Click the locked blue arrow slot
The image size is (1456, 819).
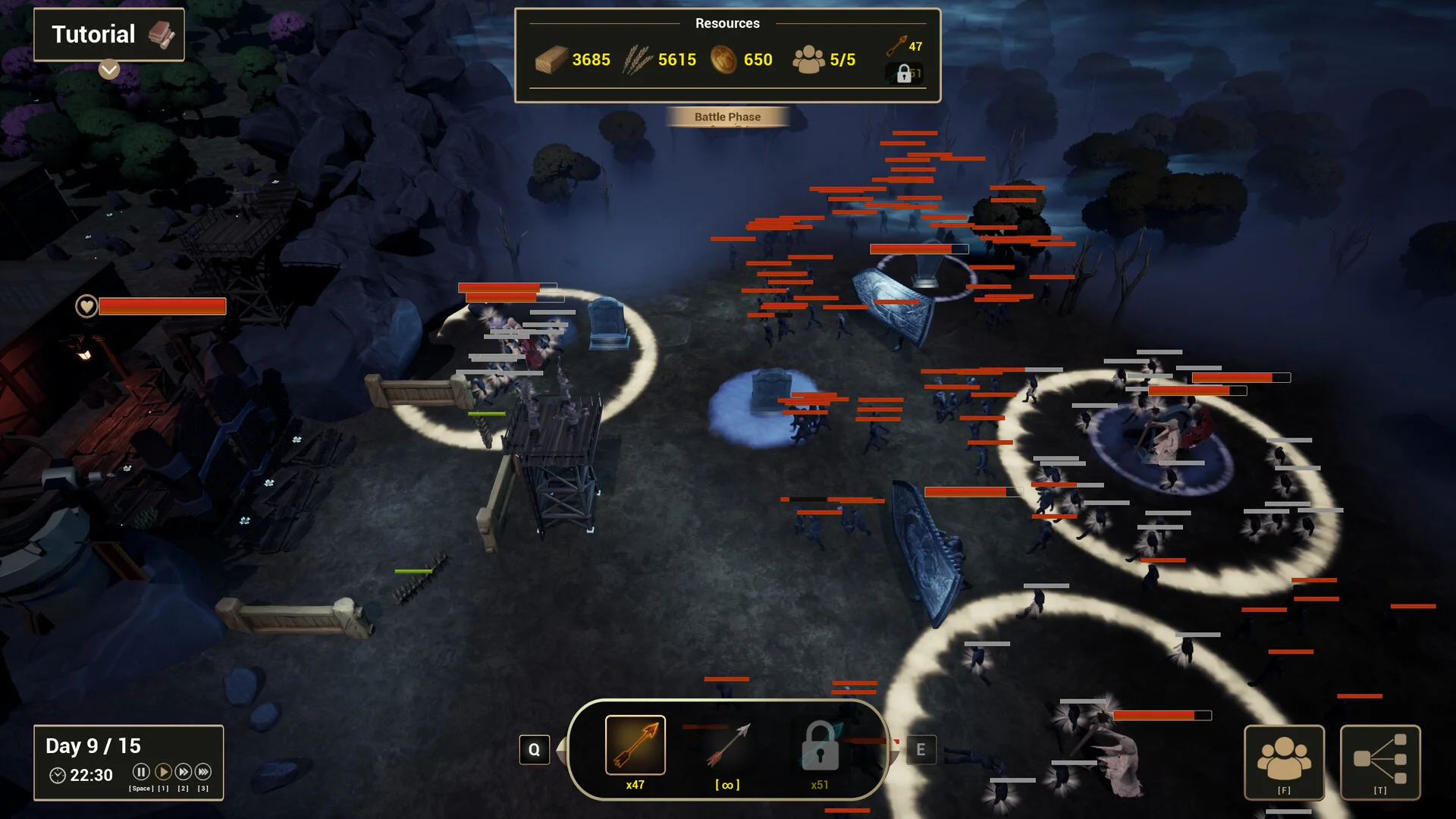820,747
